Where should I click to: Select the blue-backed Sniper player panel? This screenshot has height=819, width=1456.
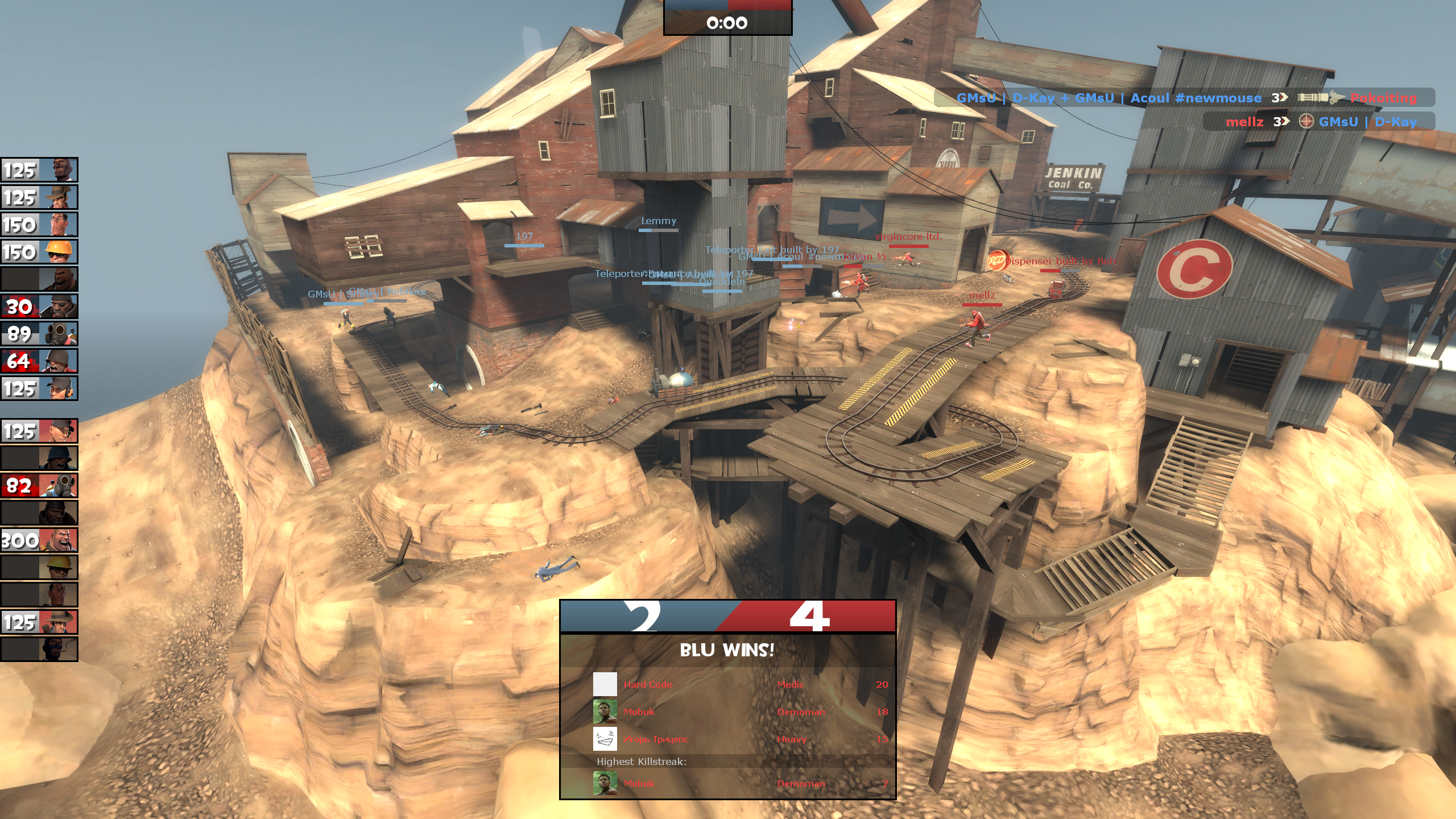click(x=39, y=197)
